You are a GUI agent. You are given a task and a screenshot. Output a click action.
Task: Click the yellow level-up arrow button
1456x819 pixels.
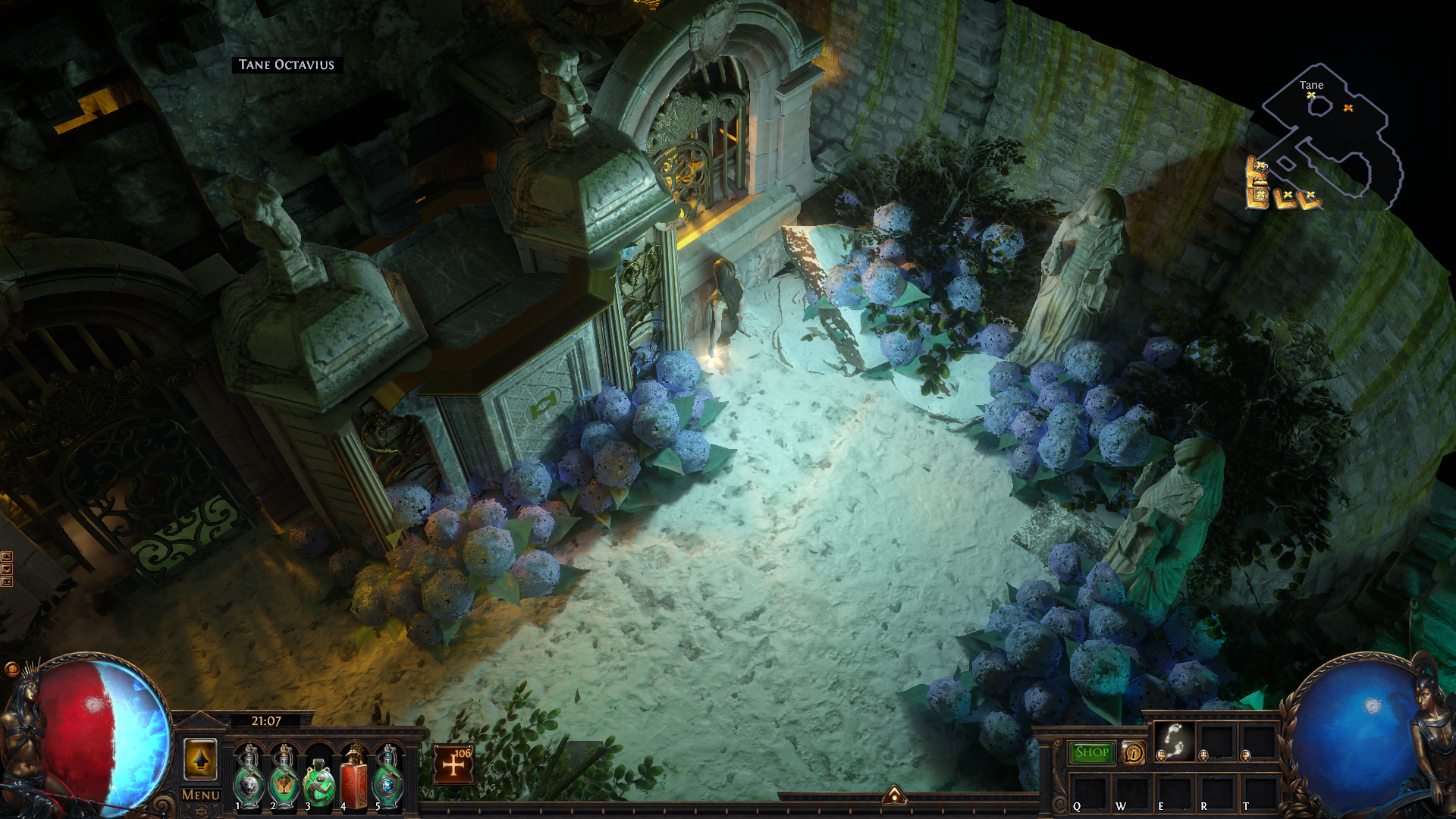[x=201, y=759]
